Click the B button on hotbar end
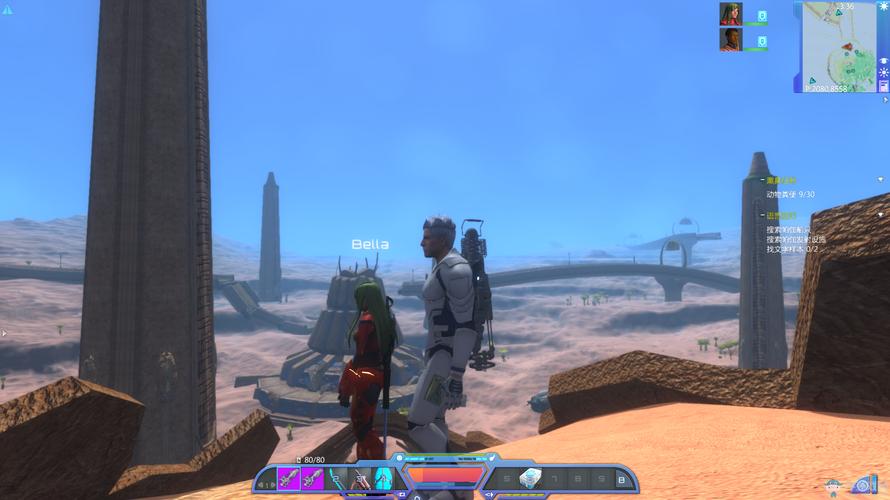The width and height of the screenshot is (890, 500). coord(620,480)
